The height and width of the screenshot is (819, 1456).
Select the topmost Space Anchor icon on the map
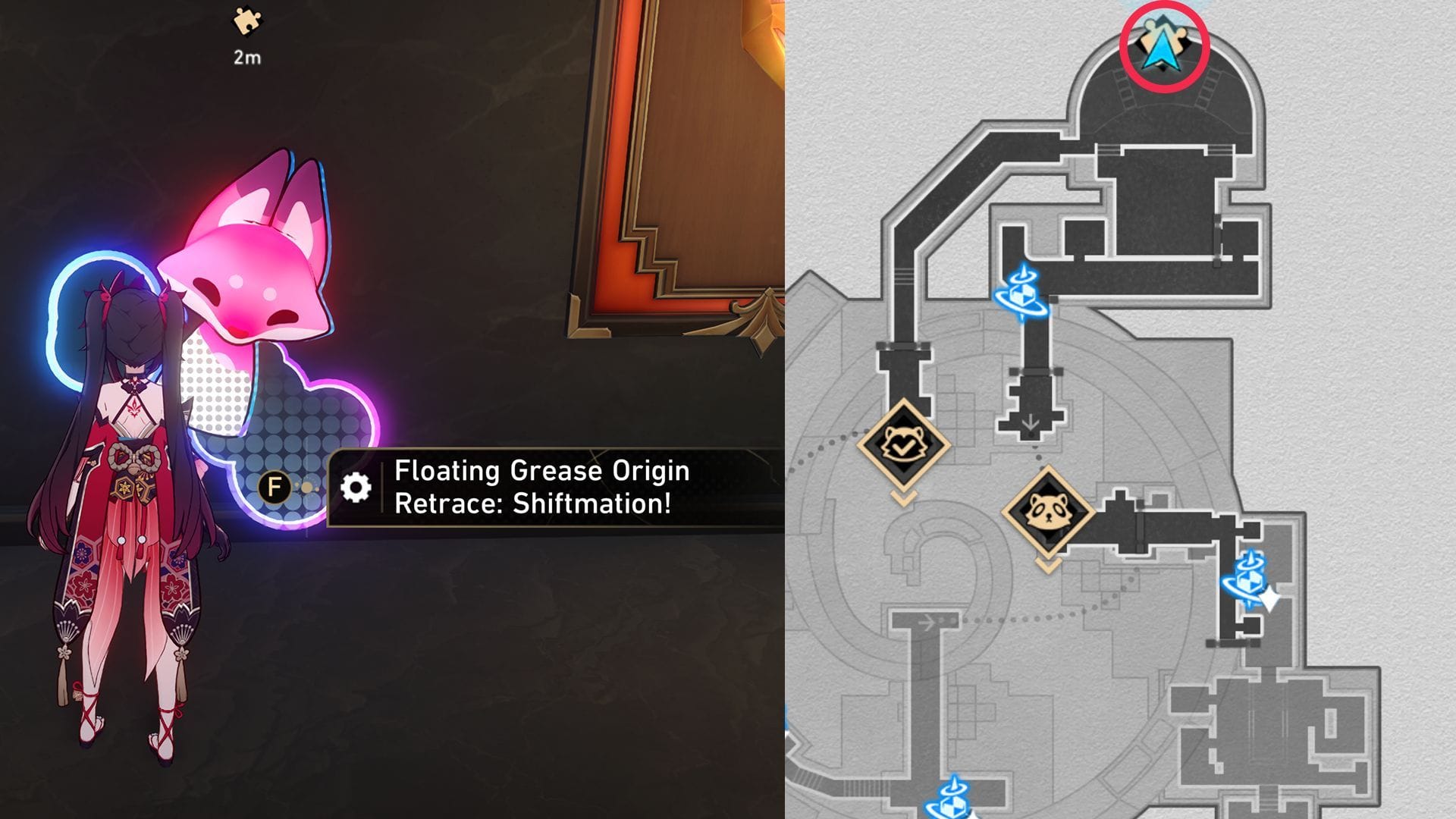pyautogui.click(x=1022, y=294)
